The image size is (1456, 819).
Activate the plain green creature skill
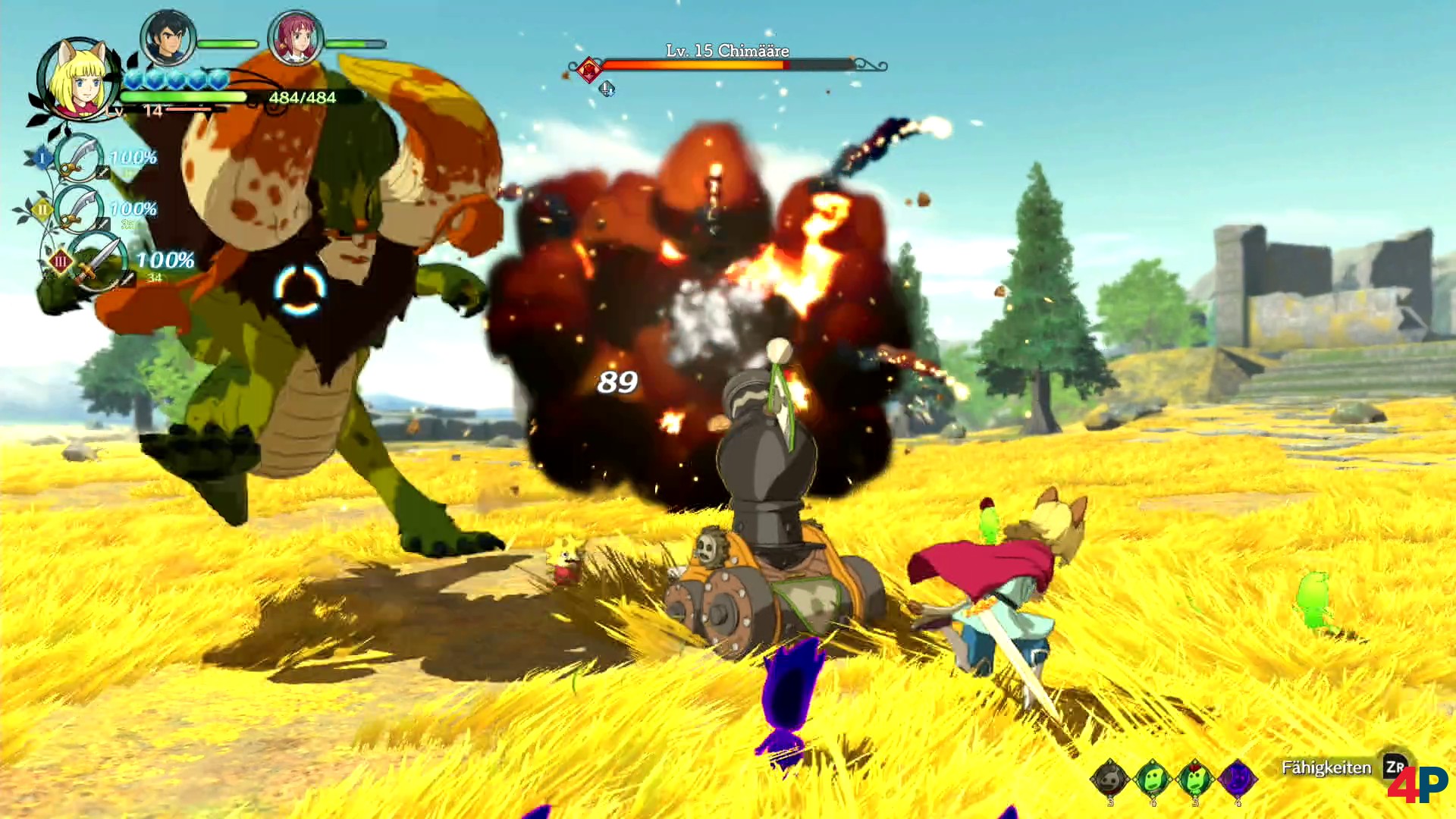coord(1153,778)
